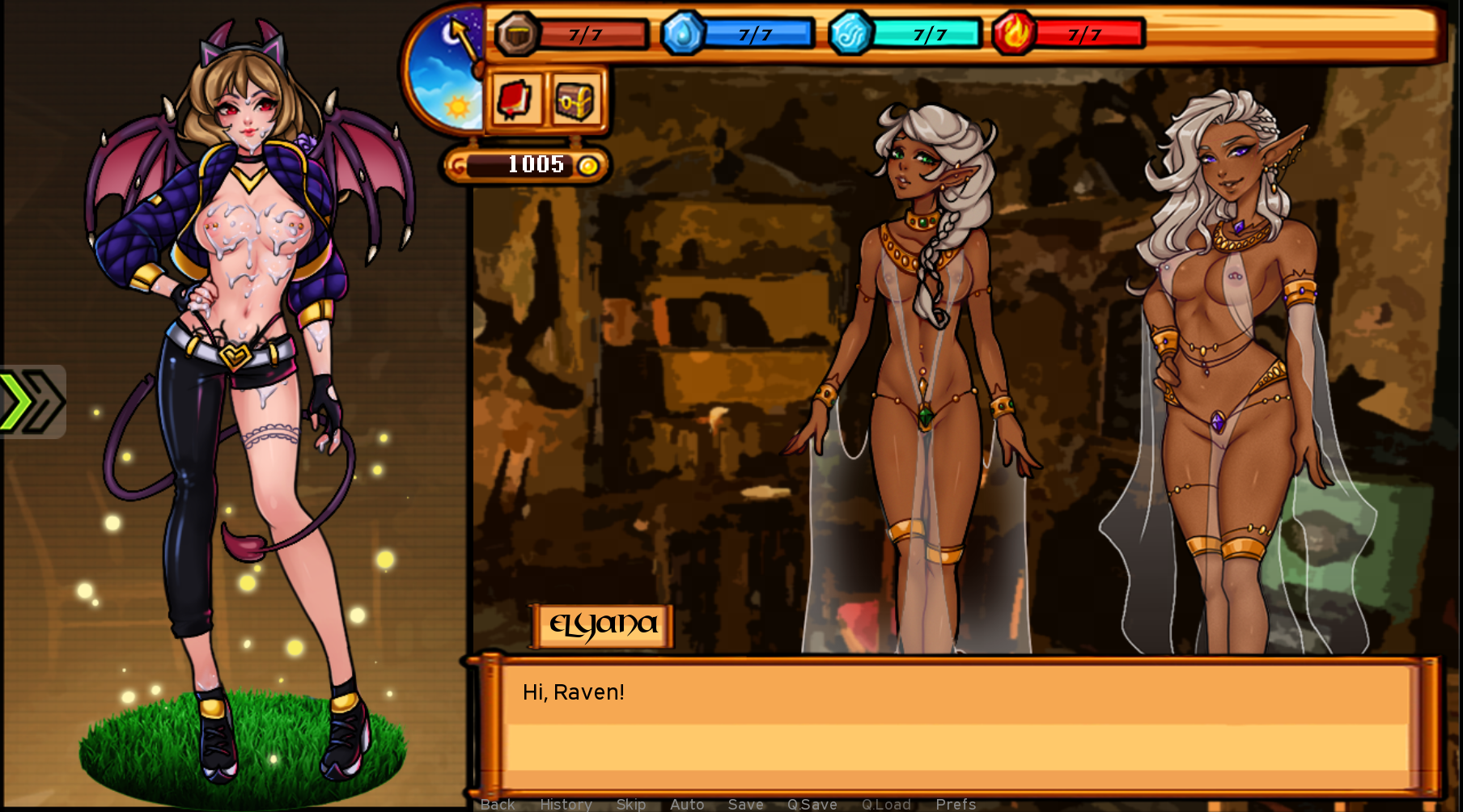Click the blue water drop mana icon
1463x812 pixels.
tap(682, 33)
